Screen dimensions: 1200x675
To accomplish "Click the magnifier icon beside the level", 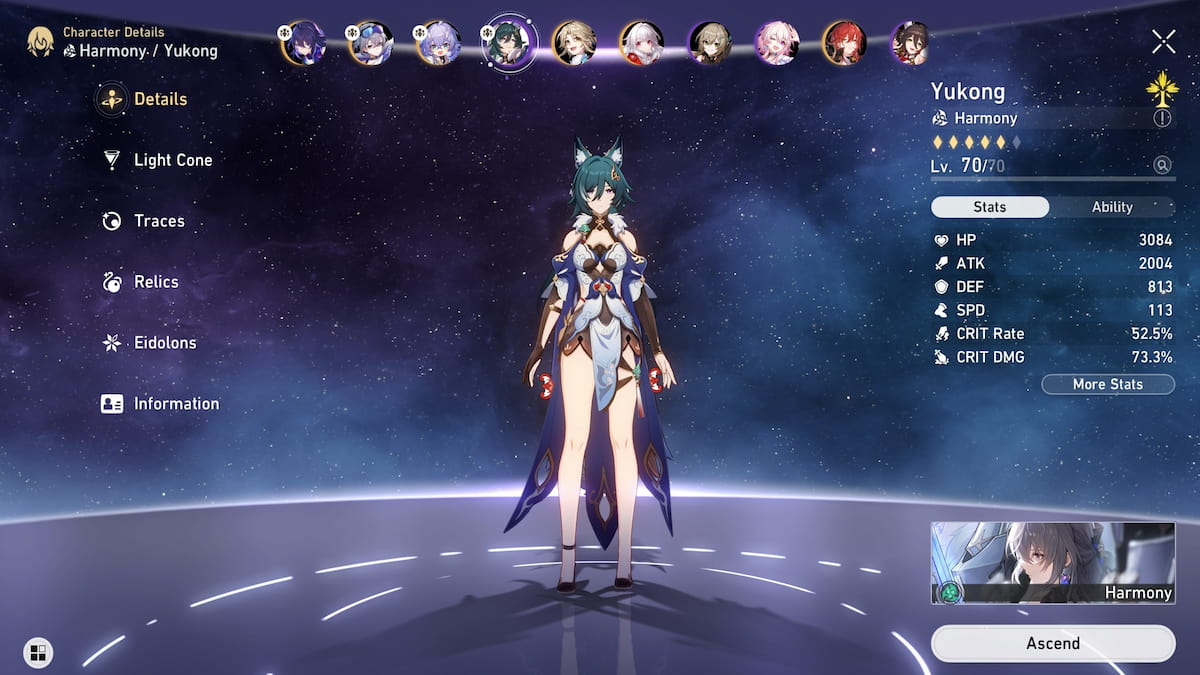I will tap(1161, 165).
